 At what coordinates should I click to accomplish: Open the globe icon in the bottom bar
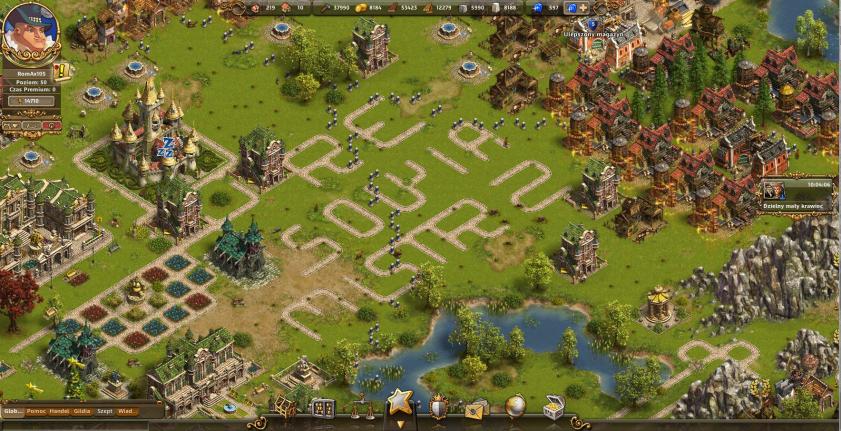coord(515,406)
